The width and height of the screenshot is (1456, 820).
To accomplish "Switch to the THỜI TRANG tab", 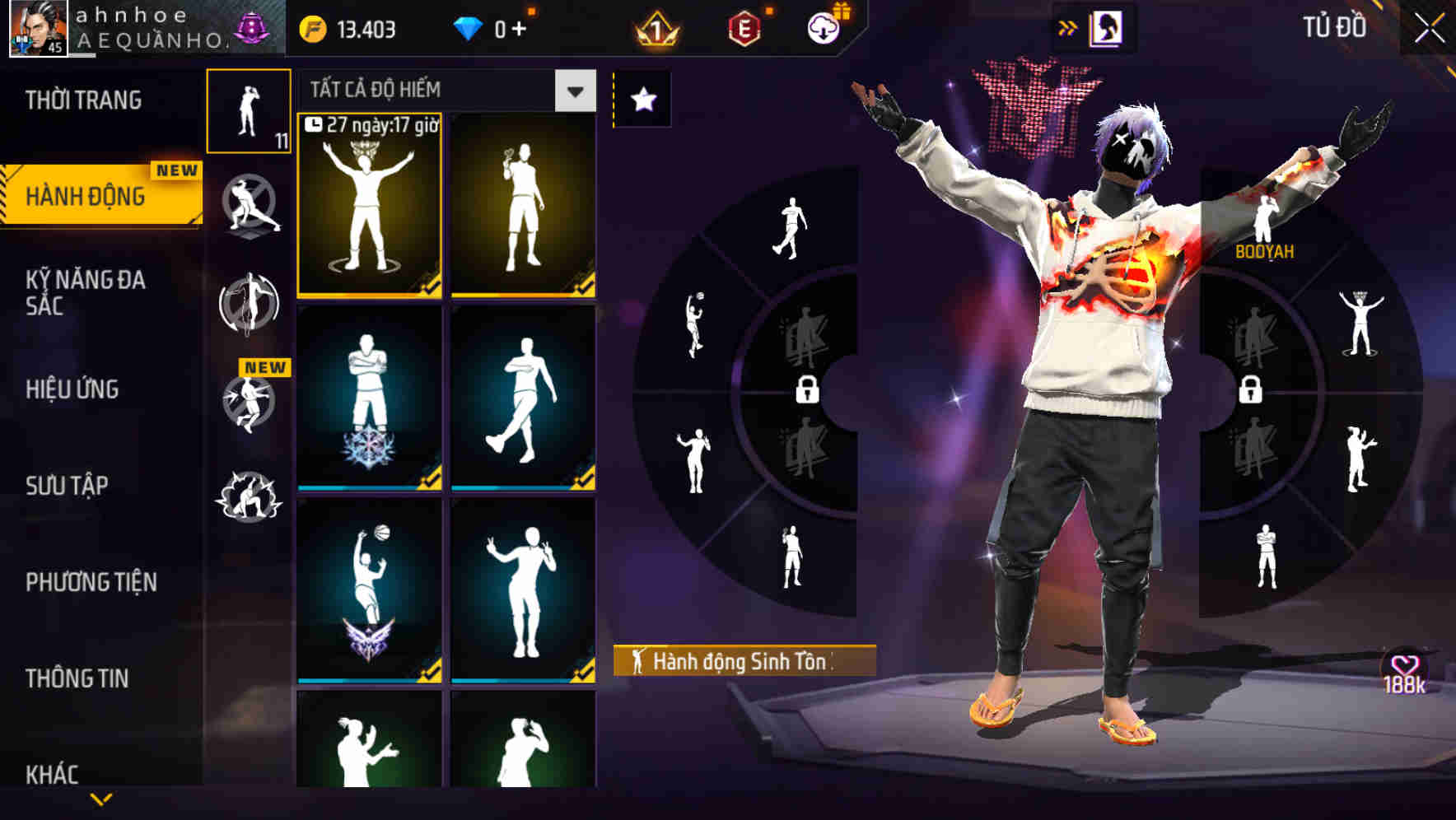I will tap(85, 100).
